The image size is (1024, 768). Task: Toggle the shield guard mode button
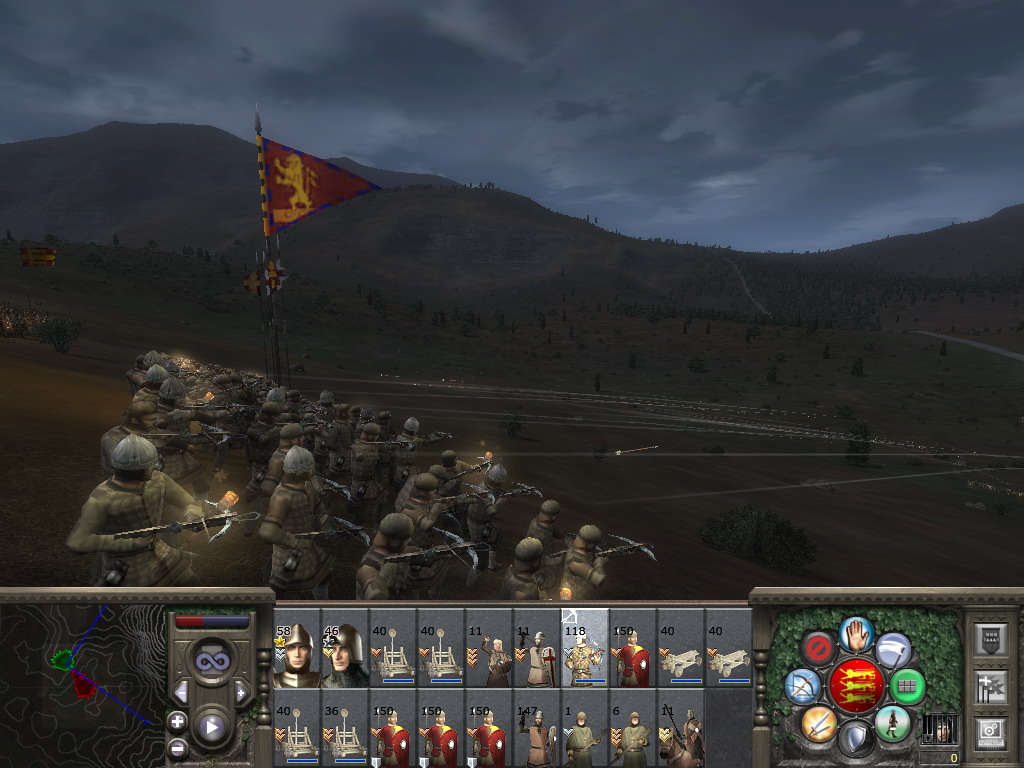tap(855, 738)
